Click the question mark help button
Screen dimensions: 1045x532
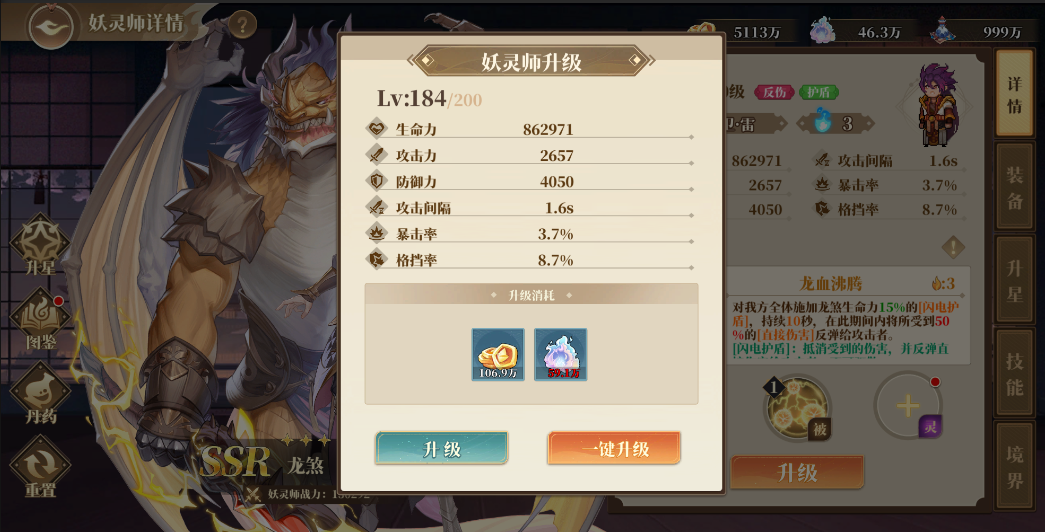coord(242,24)
